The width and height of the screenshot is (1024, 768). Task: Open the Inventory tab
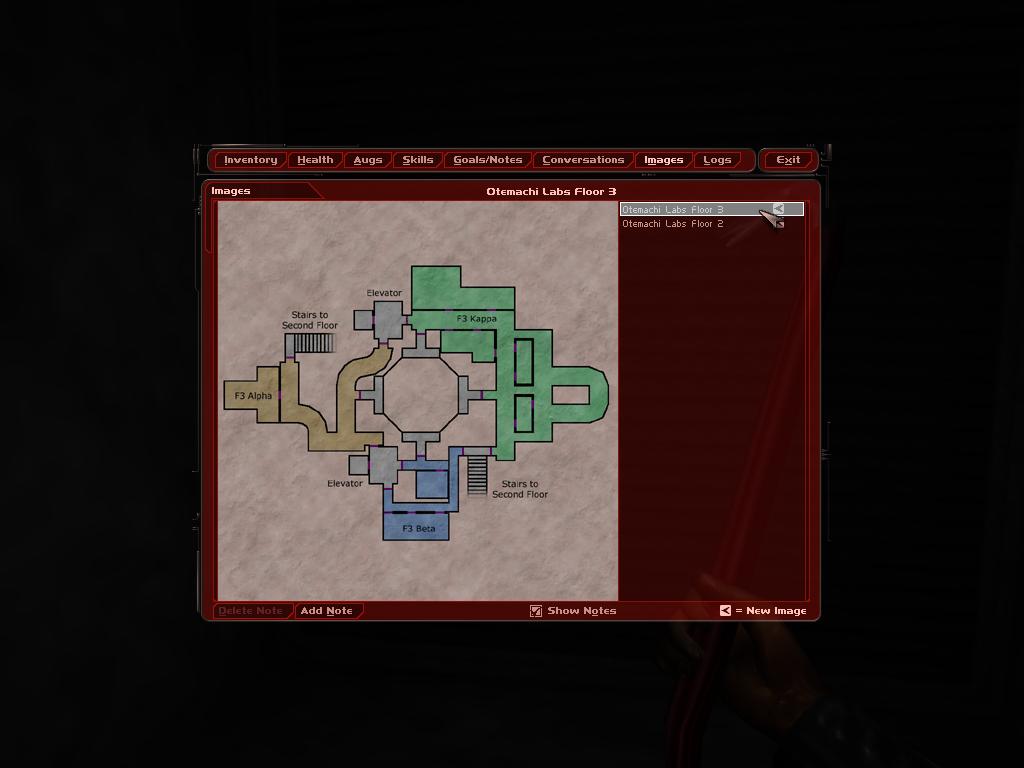coord(250,160)
